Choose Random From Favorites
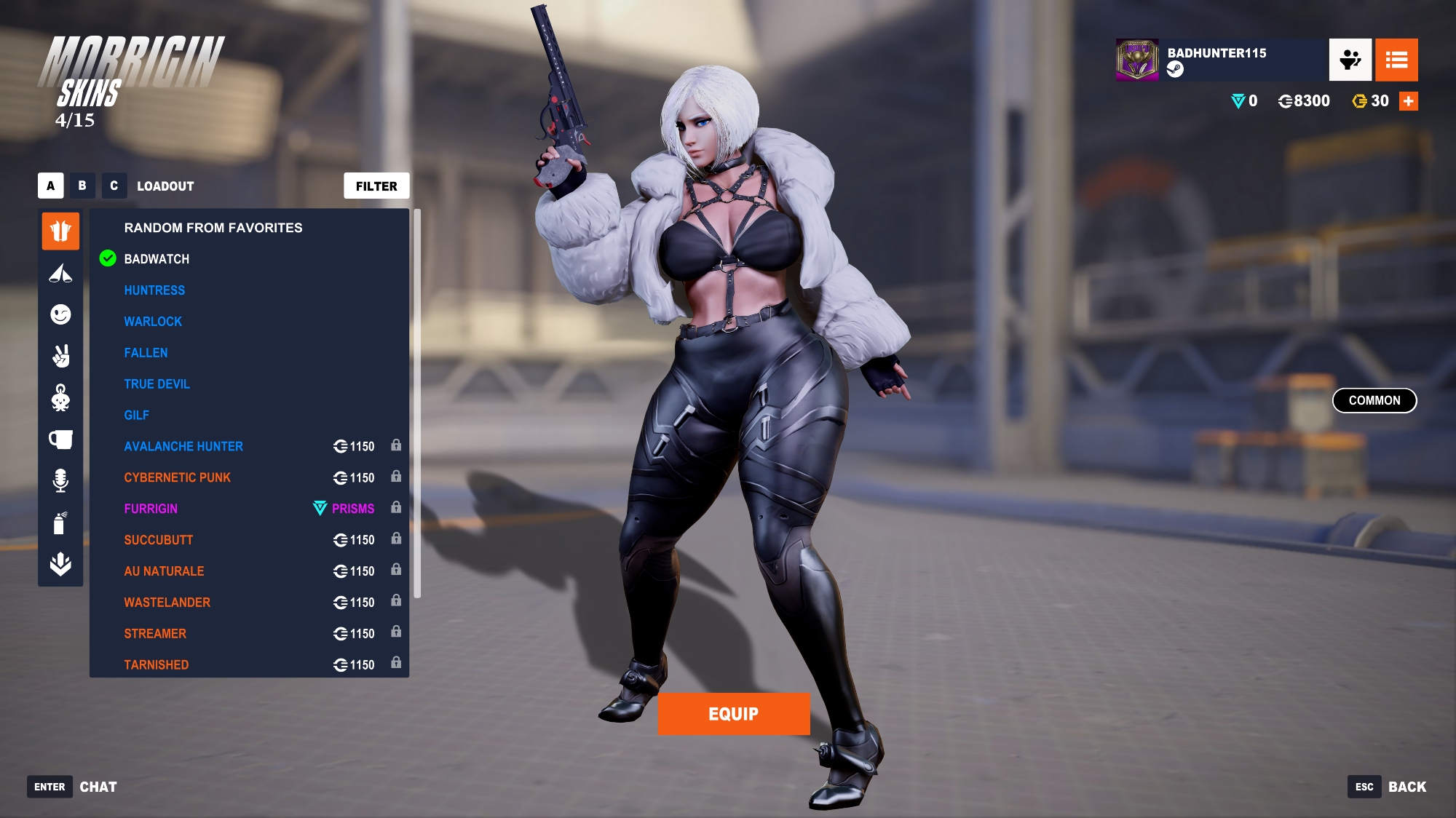The width and height of the screenshot is (1456, 818). pos(213,228)
